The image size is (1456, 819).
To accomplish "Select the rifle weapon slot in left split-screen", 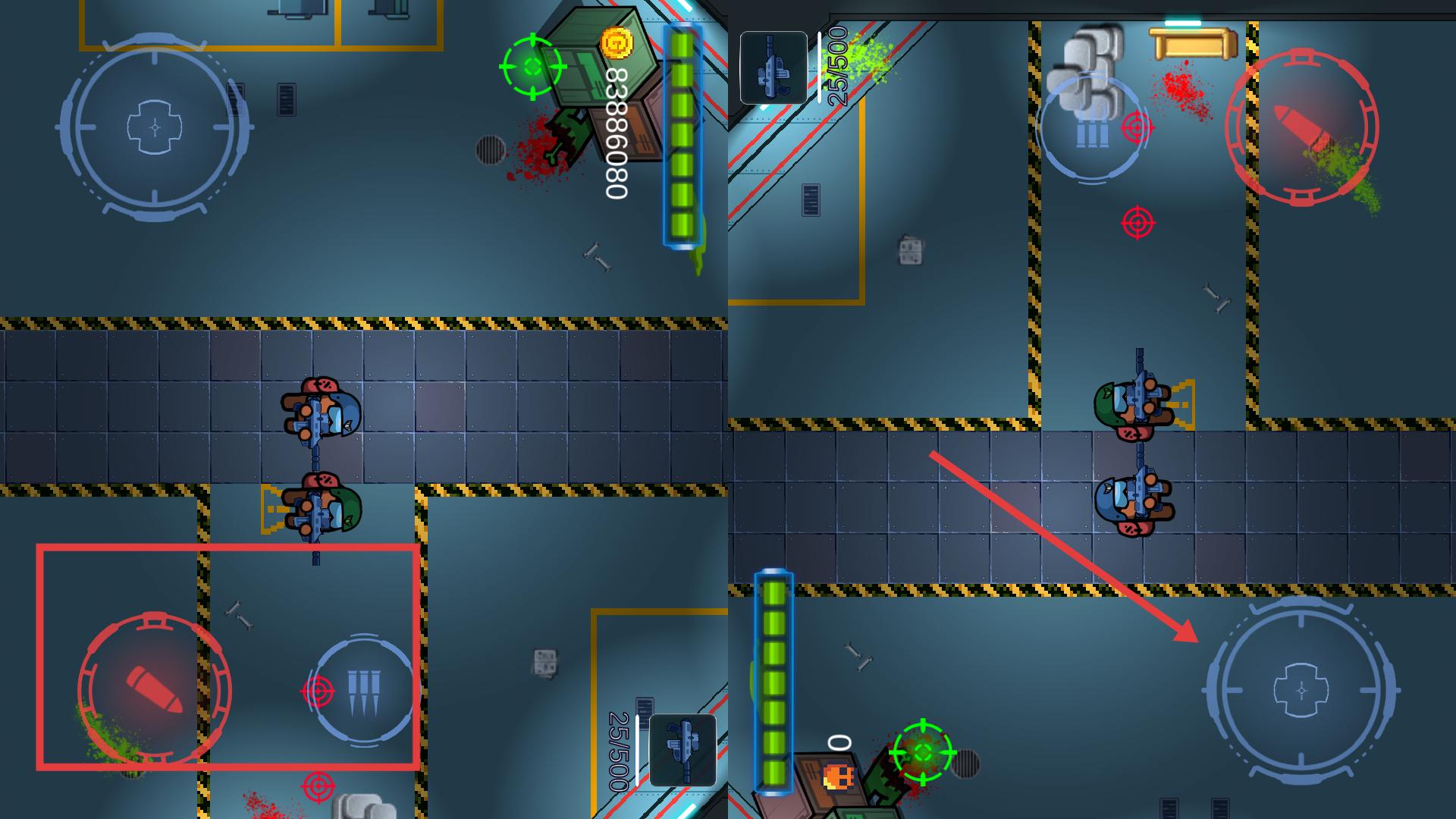I will point(682,750).
